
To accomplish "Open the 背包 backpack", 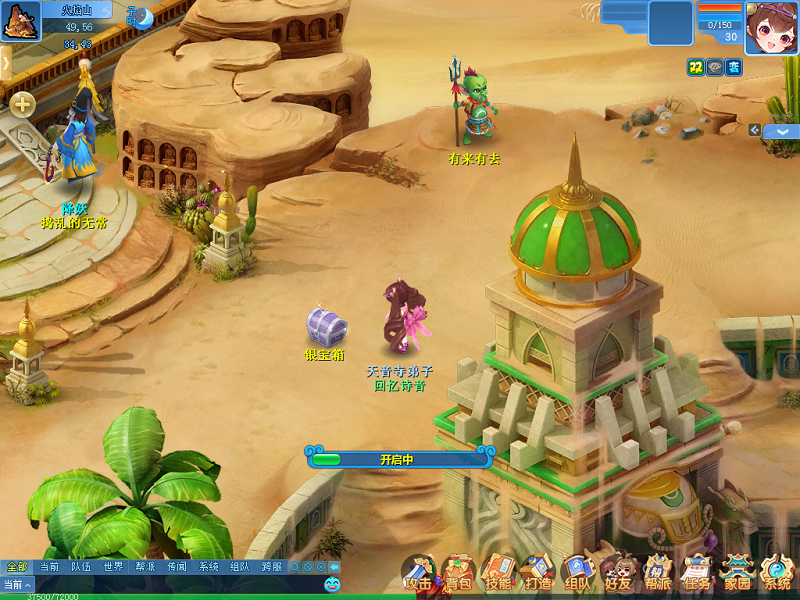I will click(458, 574).
